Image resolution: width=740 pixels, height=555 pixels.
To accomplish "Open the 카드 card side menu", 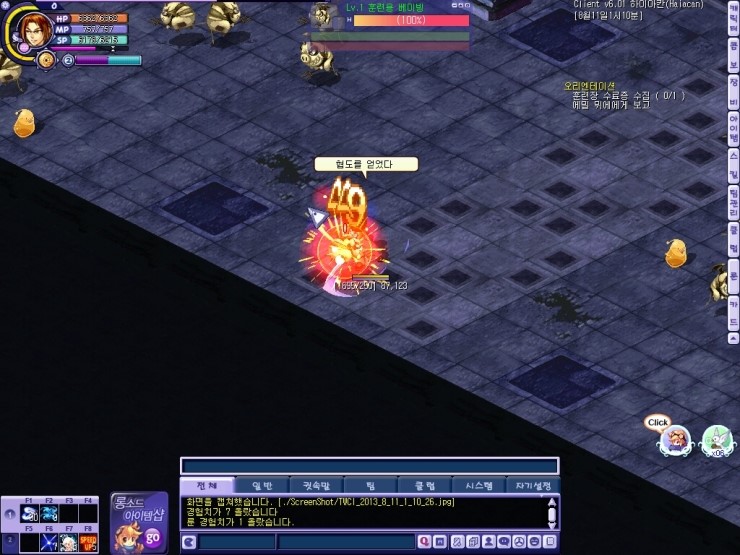I will (733, 313).
